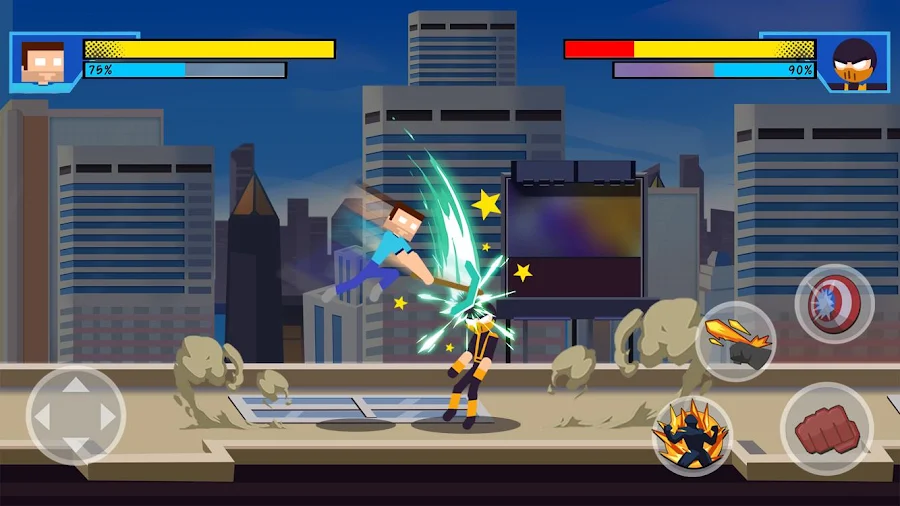Tap the up arrow on movement pad
900x506 pixels.
coord(75,387)
